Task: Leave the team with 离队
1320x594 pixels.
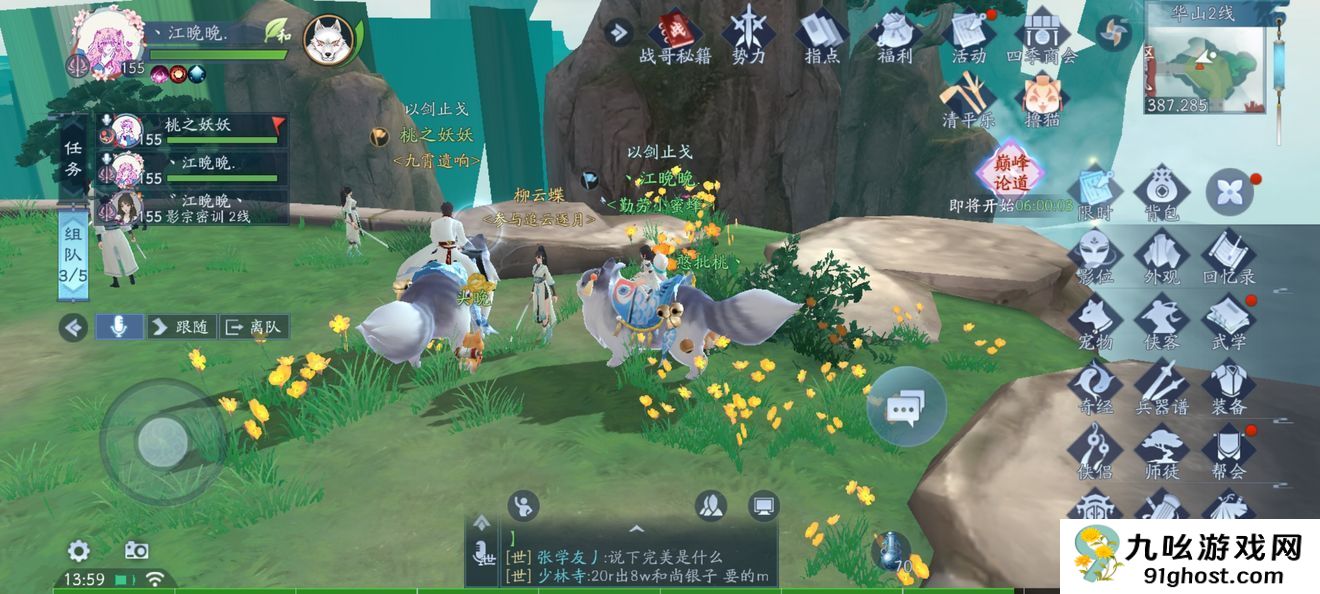Action: click(x=254, y=326)
